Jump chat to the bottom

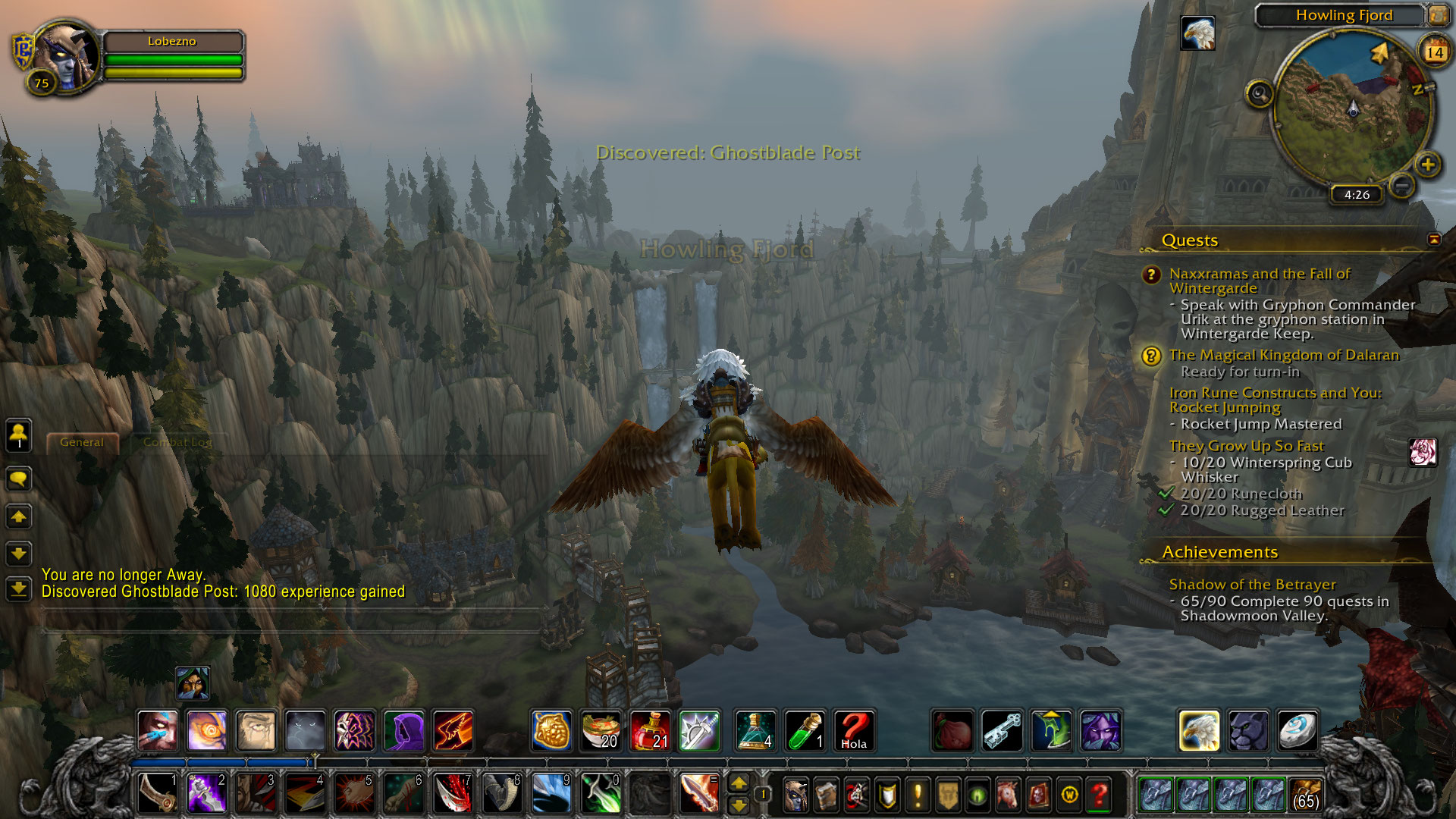pyautogui.click(x=18, y=588)
